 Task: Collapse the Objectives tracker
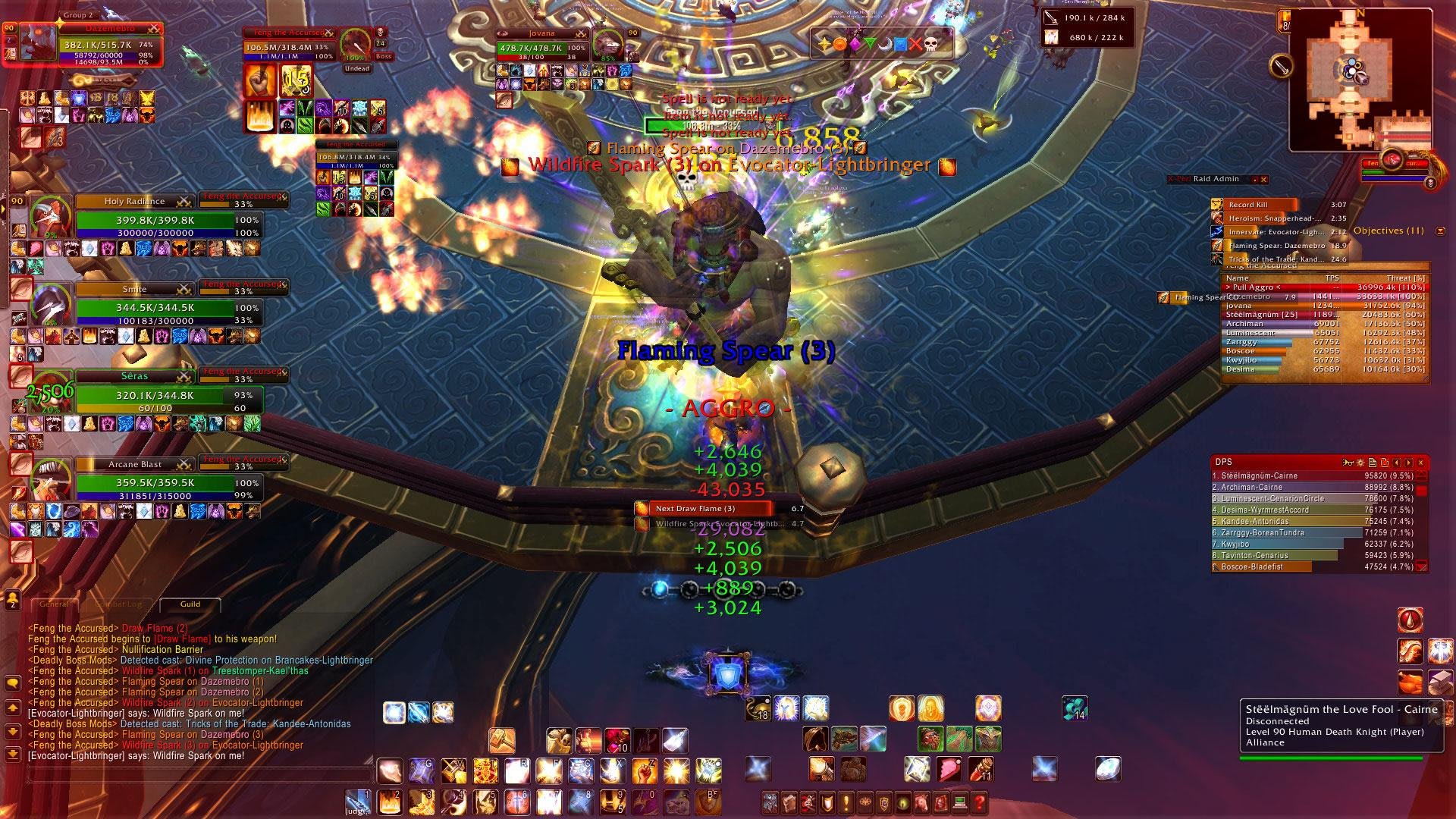coord(1440,231)
